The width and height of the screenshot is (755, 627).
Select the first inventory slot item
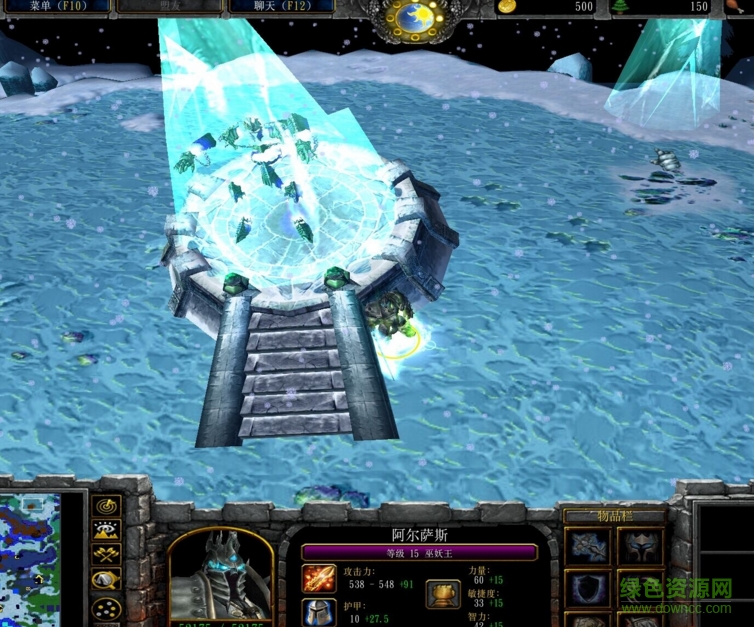click(587, 547)
